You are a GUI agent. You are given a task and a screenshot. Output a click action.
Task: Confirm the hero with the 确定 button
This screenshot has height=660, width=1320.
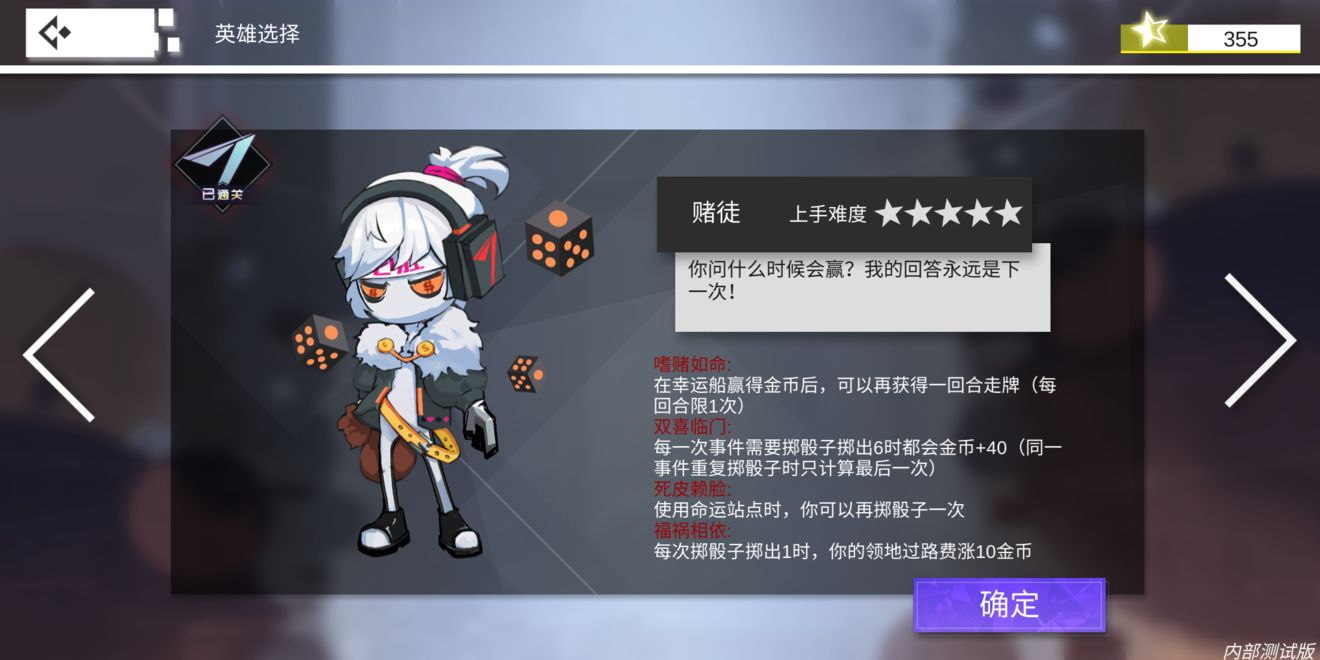tap(1009, 605)
